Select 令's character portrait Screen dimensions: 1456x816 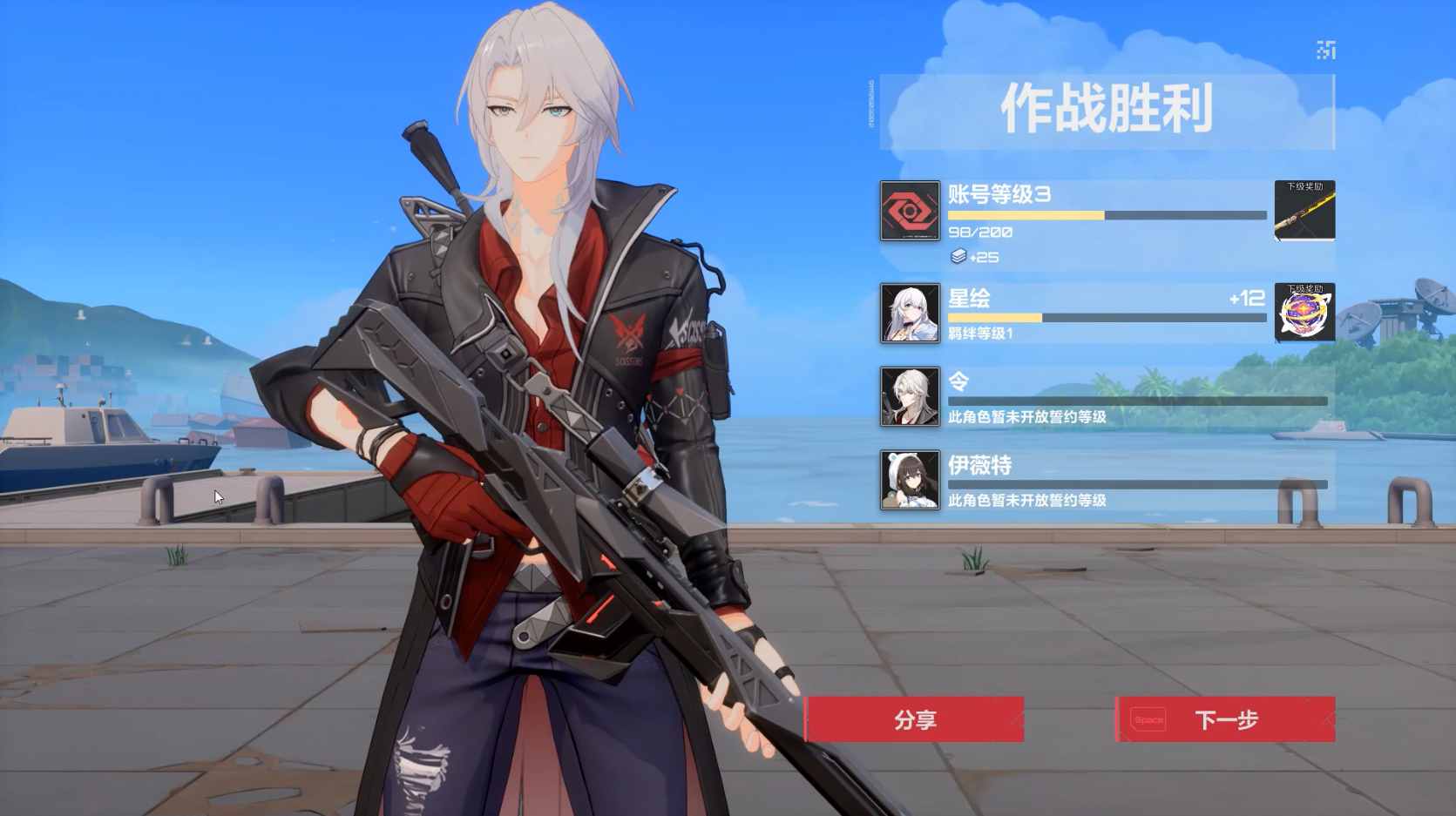[x=909, y=398]
